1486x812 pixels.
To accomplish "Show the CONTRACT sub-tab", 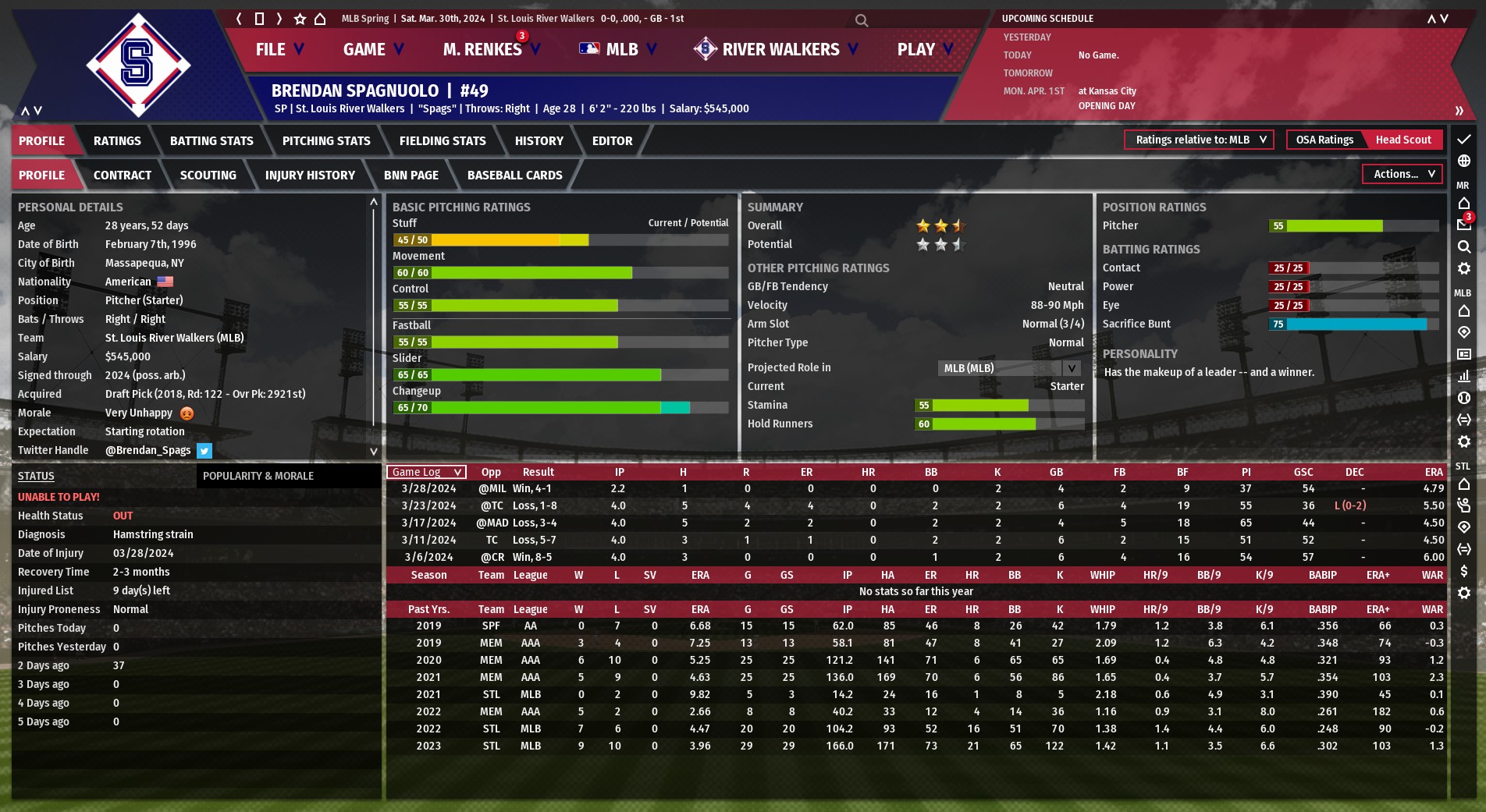I will (x=123, y=175).
